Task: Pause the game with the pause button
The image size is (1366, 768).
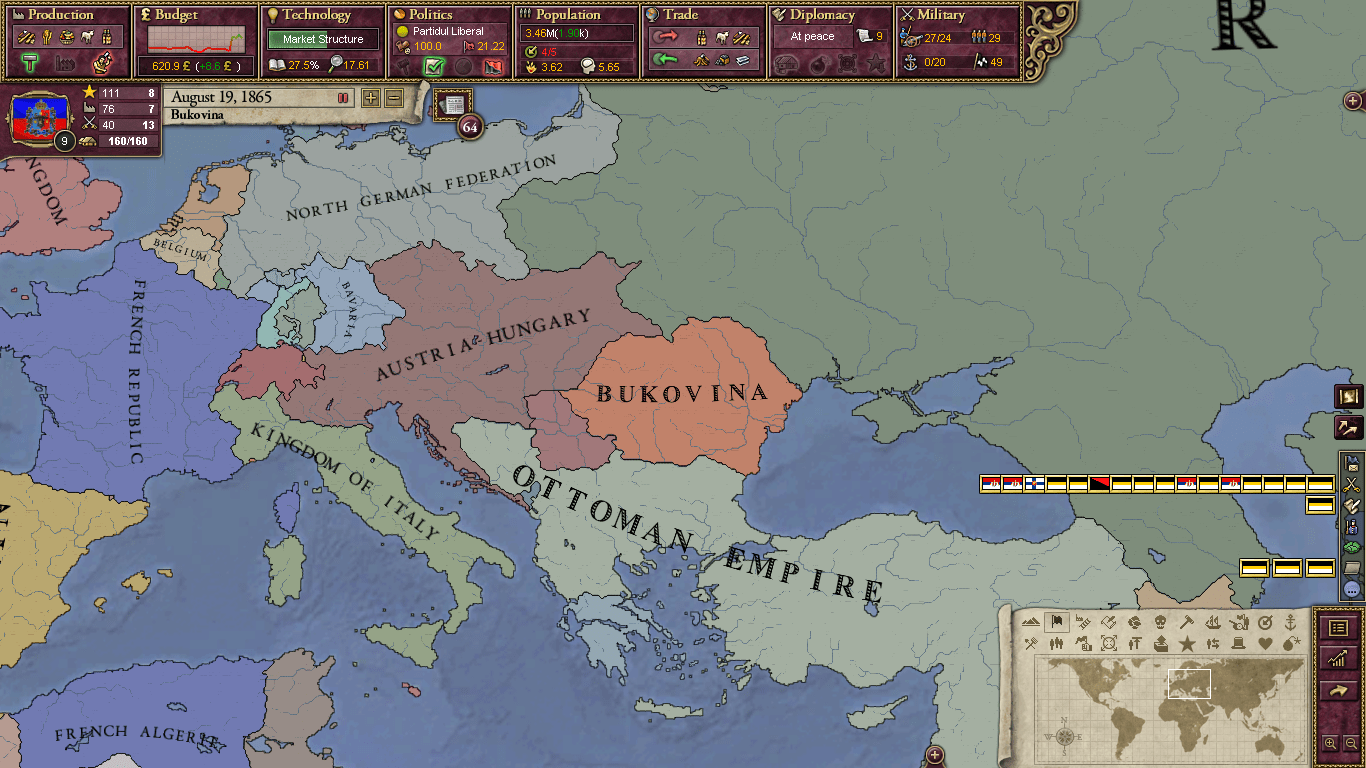Action: (x=341, y=98)
